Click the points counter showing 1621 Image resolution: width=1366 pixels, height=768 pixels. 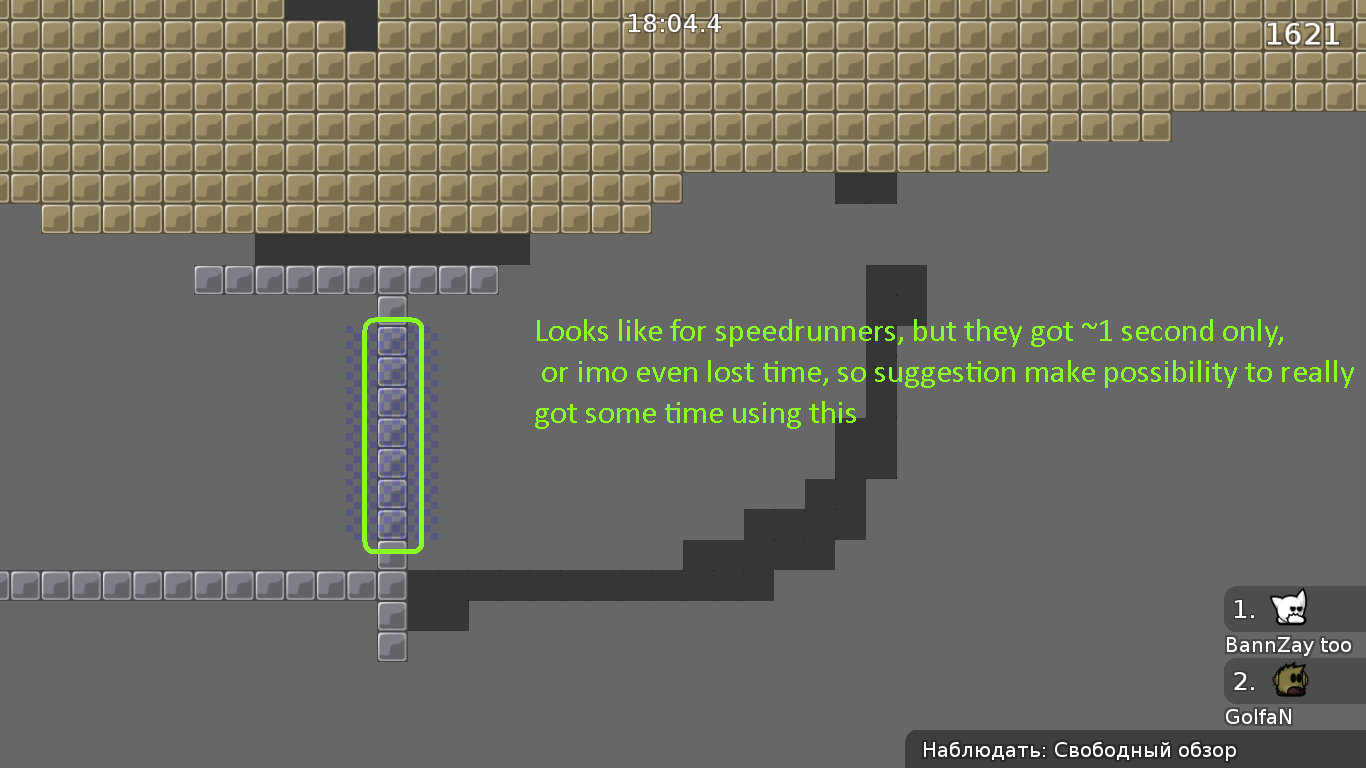coord(1303,34)
